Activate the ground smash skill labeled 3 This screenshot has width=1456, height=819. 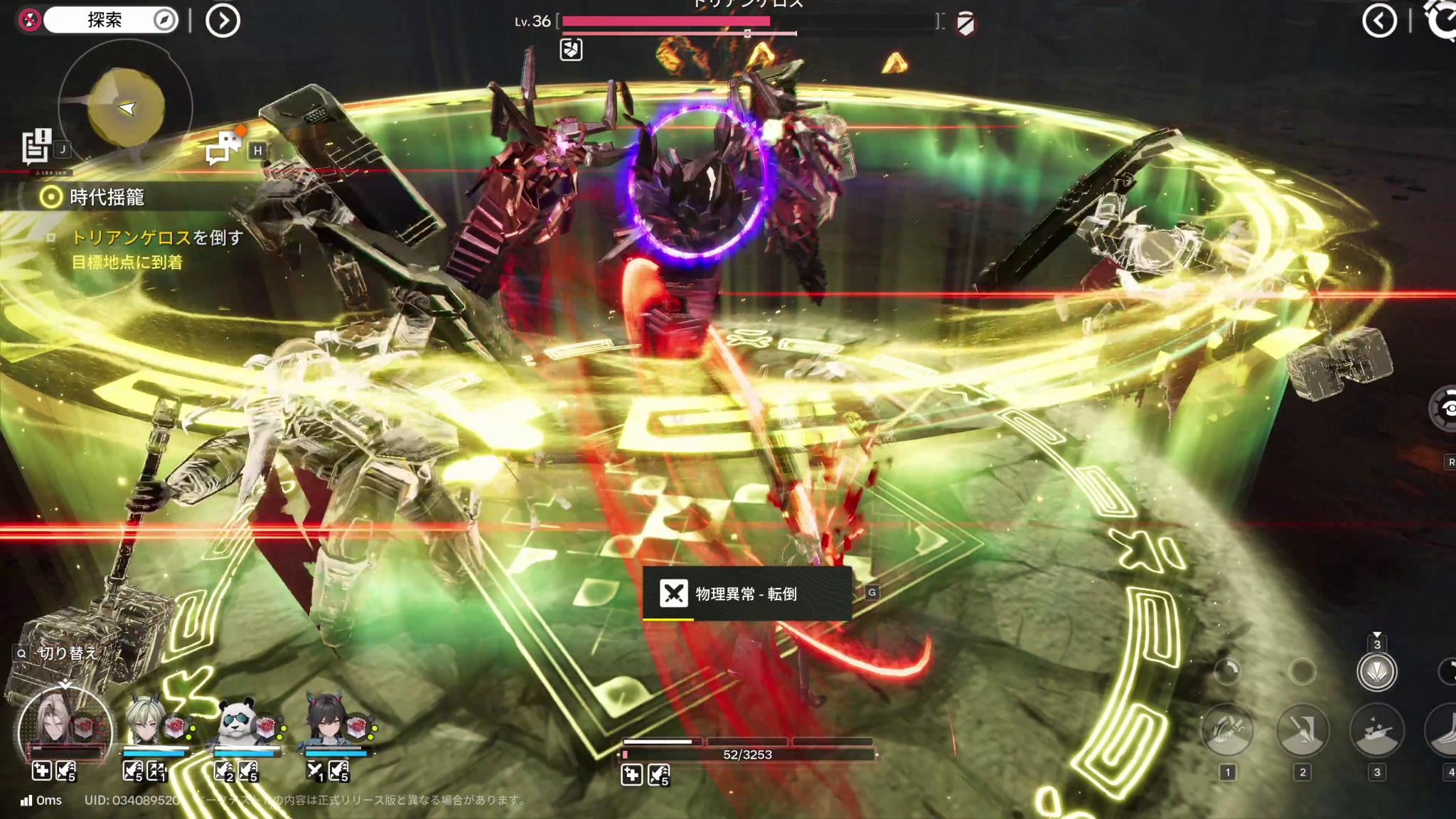[1377, 731]
